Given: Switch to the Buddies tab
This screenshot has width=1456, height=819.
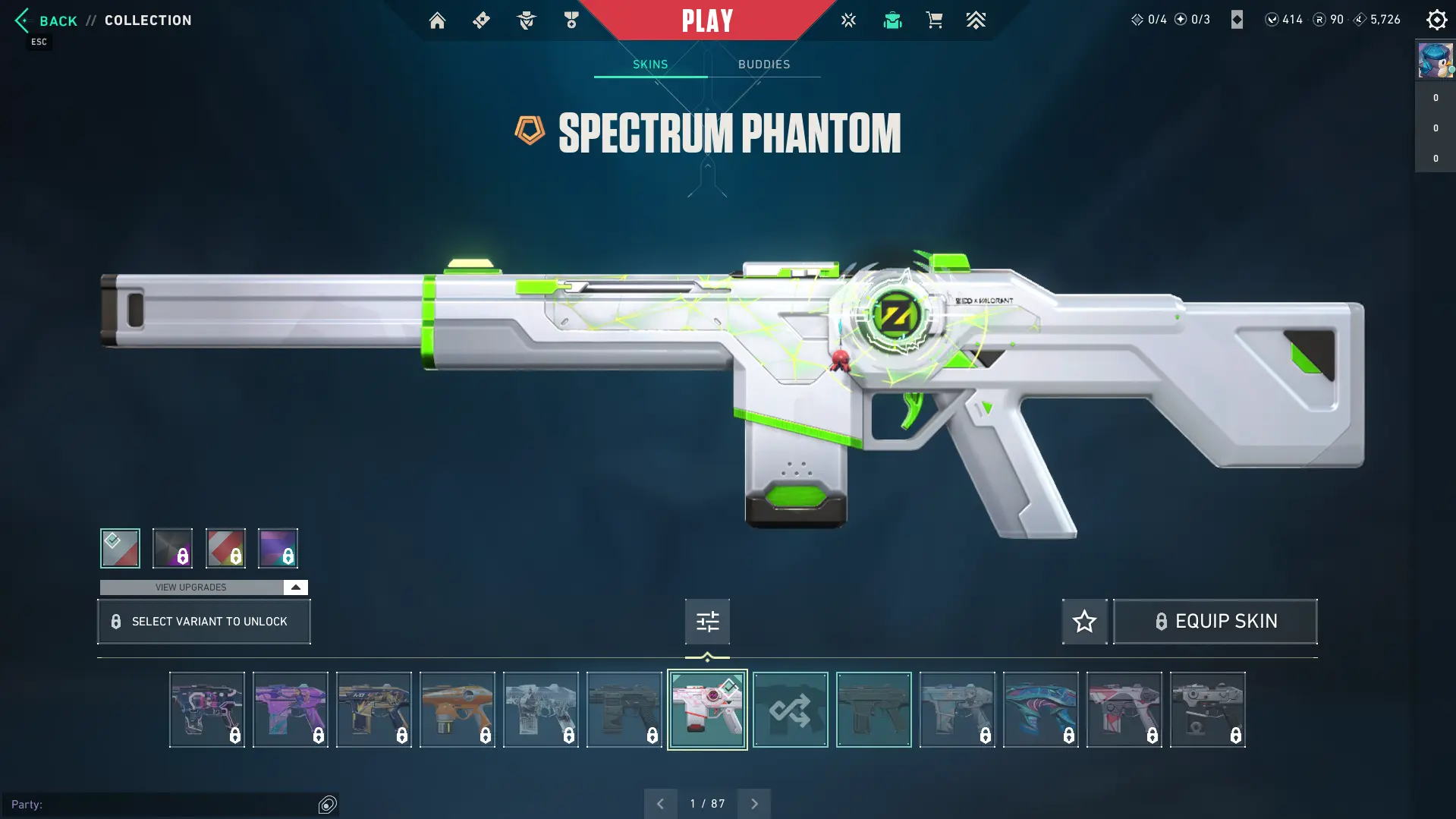Looking at the screenshot, I should pyautogui.click(x=764, y=65).
